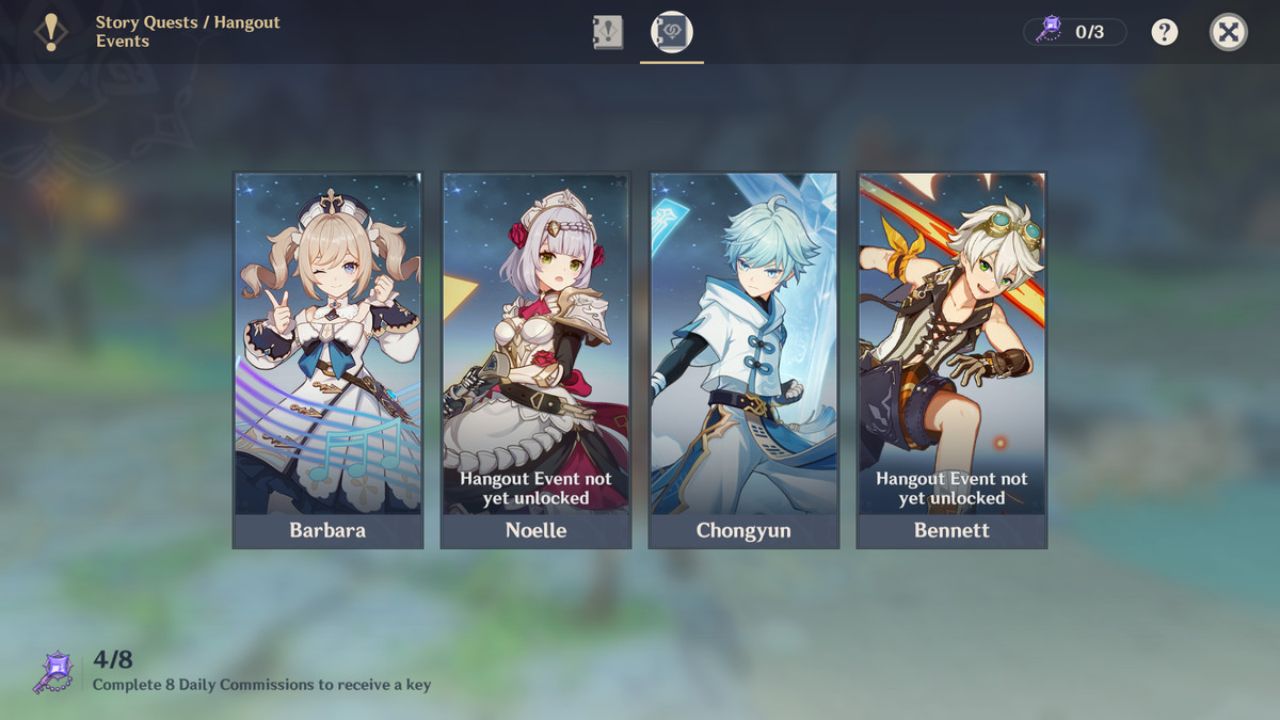
Task: Select the Hangout Events tab icon
Action: [671, 32]
